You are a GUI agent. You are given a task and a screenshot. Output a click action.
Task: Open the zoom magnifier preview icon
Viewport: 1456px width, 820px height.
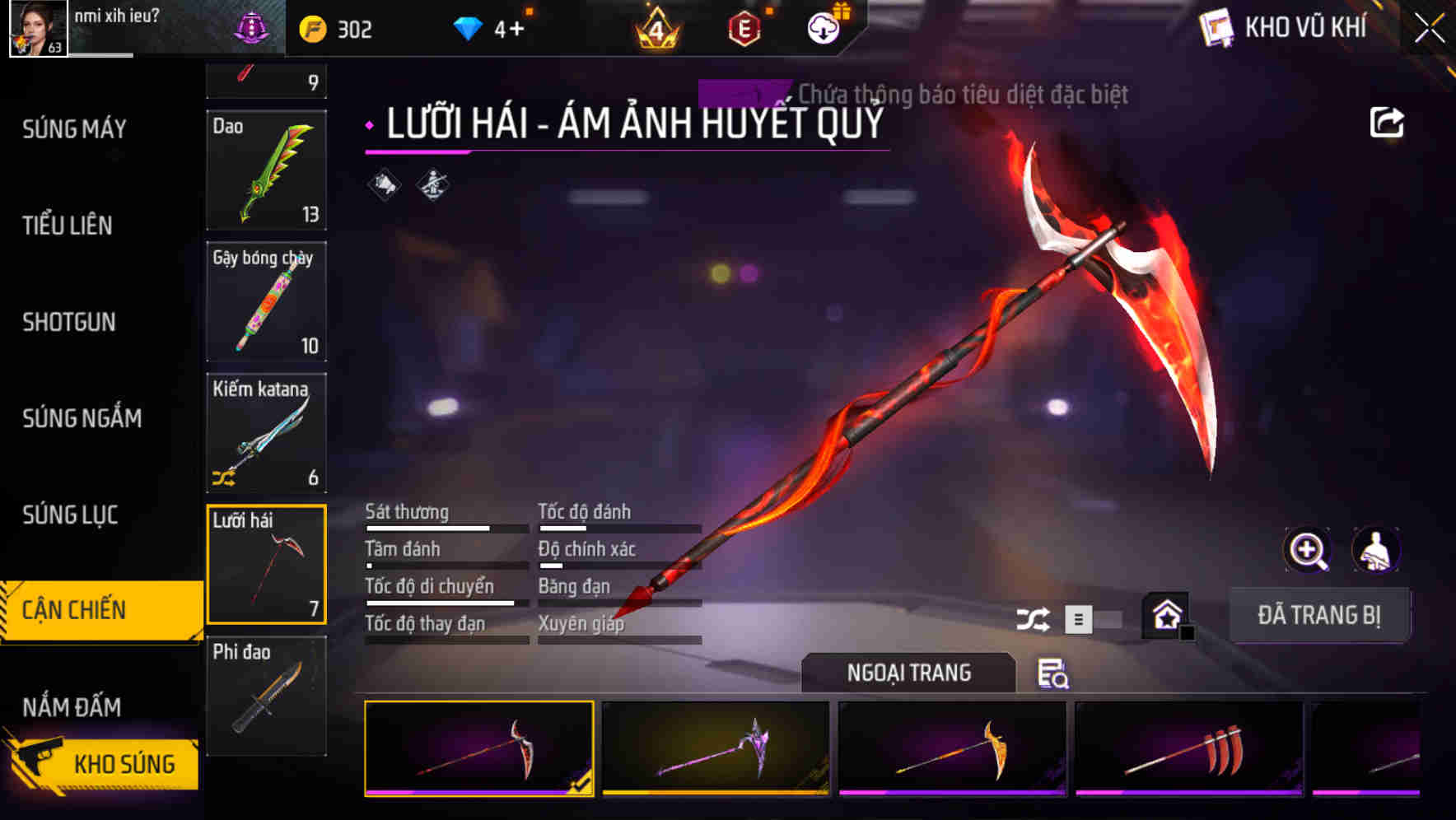[x=1306, y=550]
